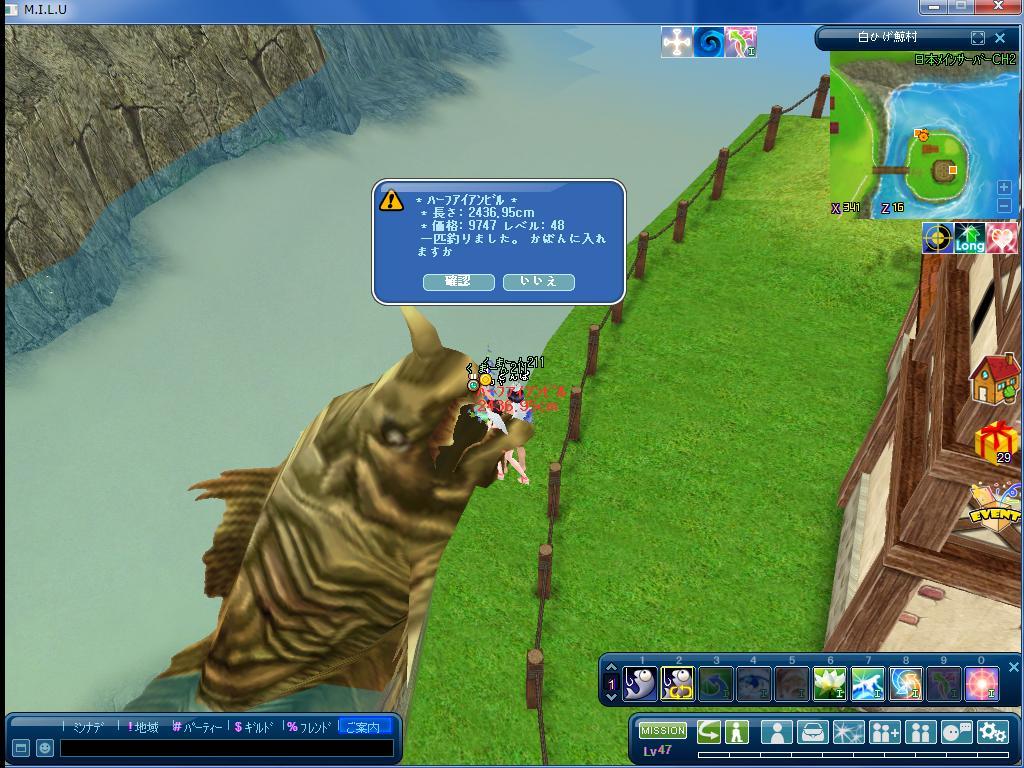Click the house icon
The height and width of the screenshot is (768, 1024).
click(994, 379)
